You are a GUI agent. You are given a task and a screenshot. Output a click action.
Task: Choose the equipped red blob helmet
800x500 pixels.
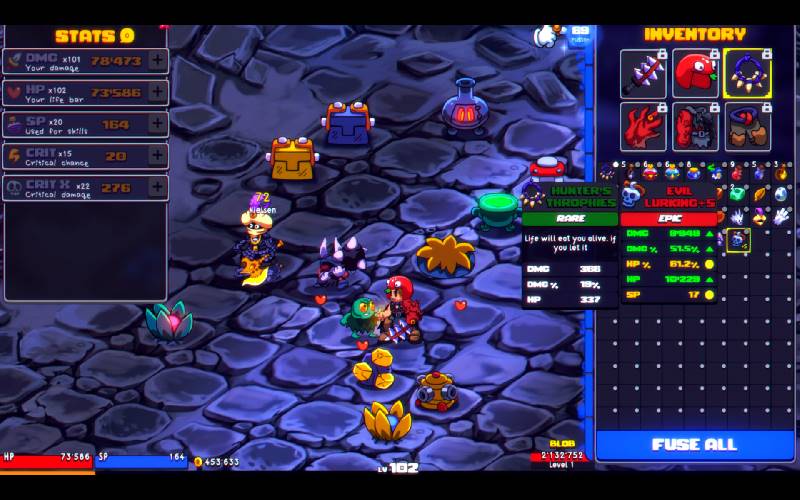coord(695,73)
